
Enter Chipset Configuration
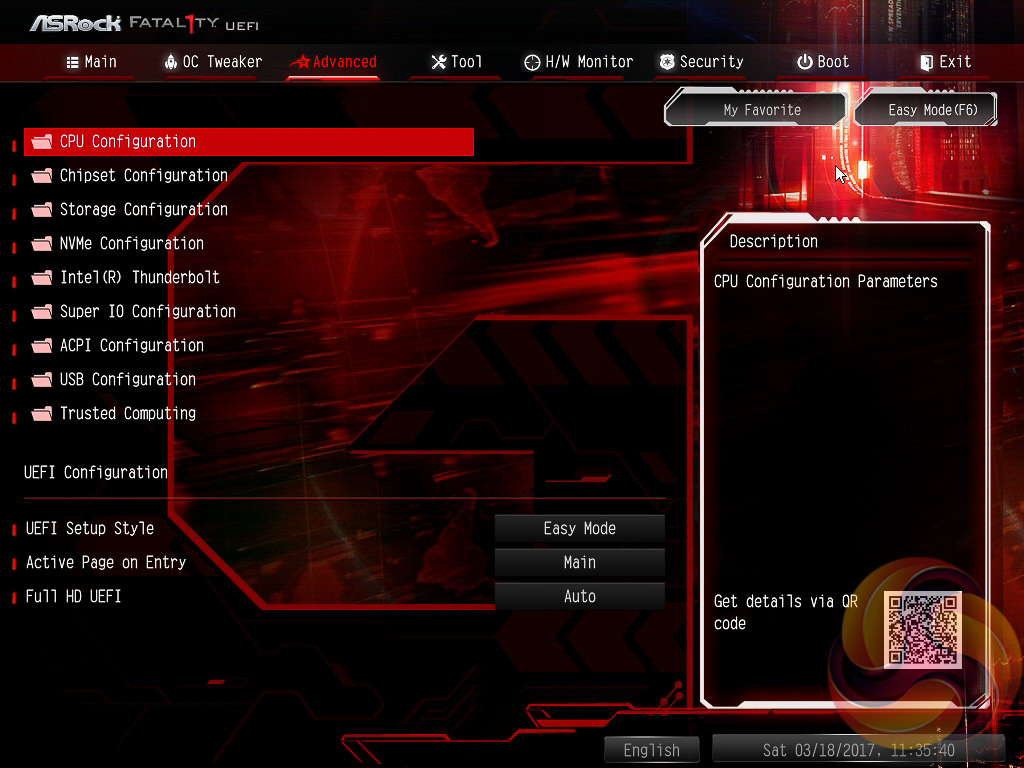pyautogui.click(x=143, y=176)
